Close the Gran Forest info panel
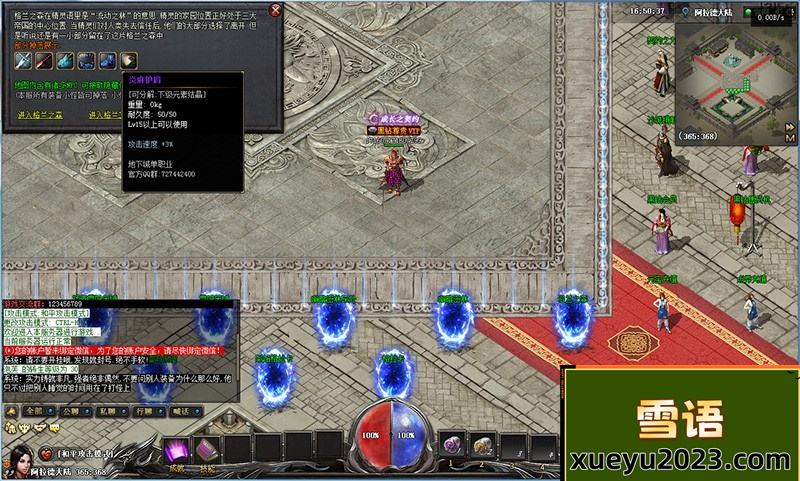 coord(276,10)
